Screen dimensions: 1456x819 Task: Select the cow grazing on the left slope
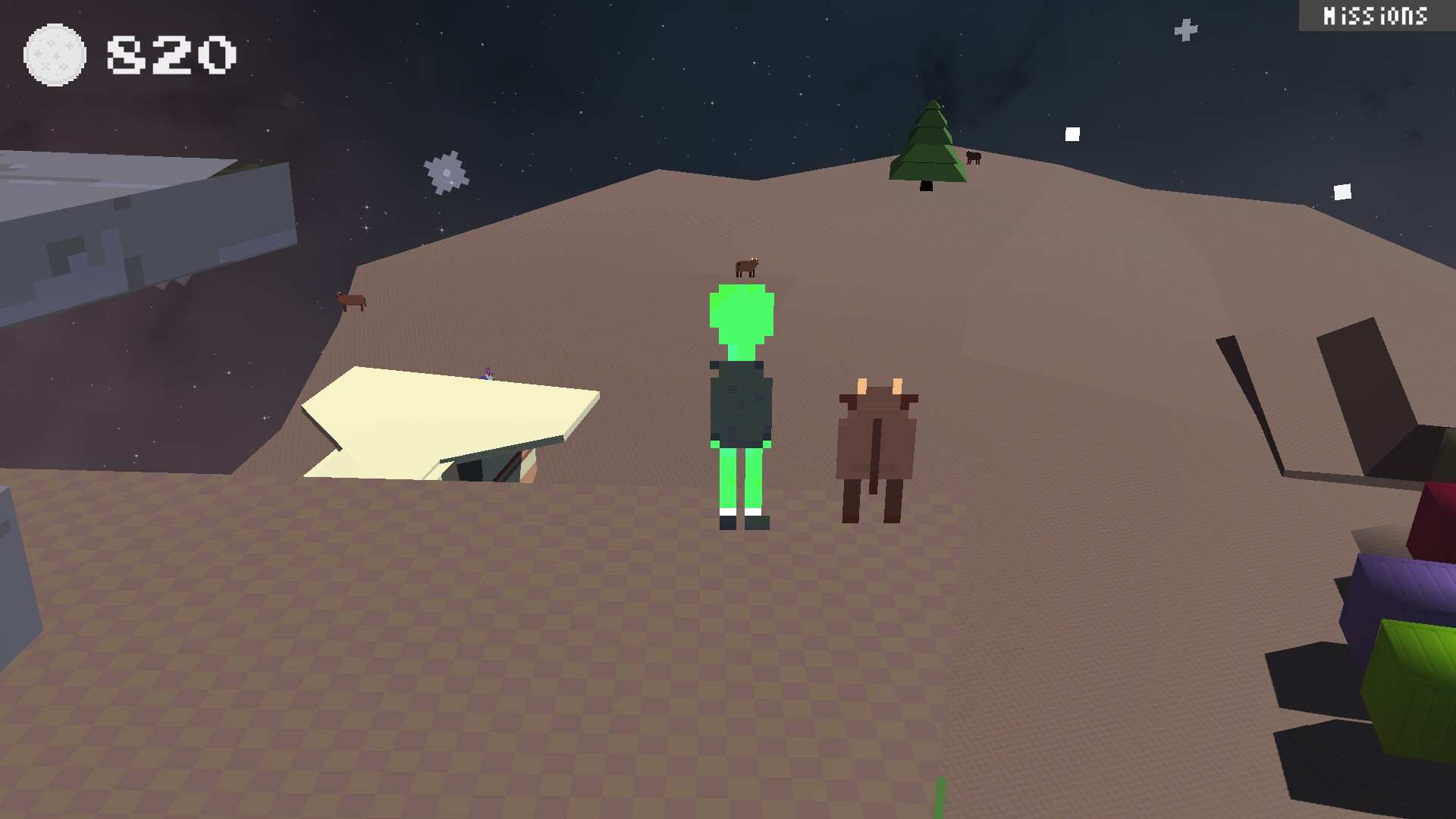tap(350, 302)
